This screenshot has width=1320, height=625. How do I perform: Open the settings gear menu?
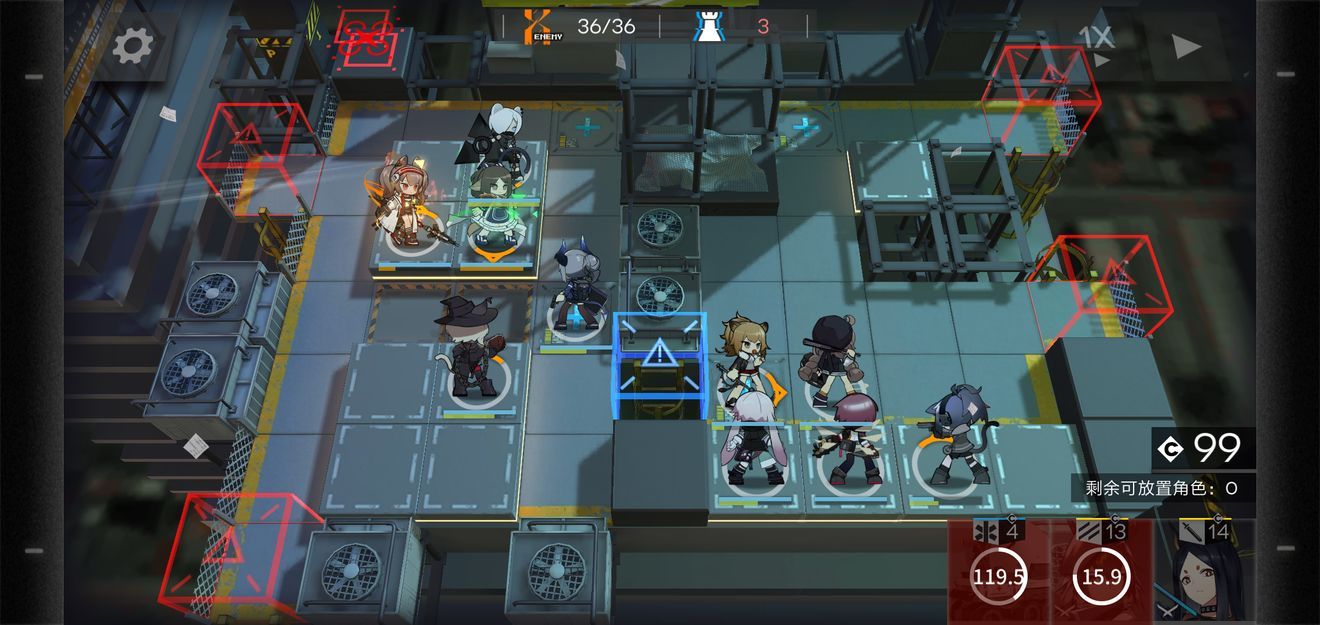(x=133, y=45)
